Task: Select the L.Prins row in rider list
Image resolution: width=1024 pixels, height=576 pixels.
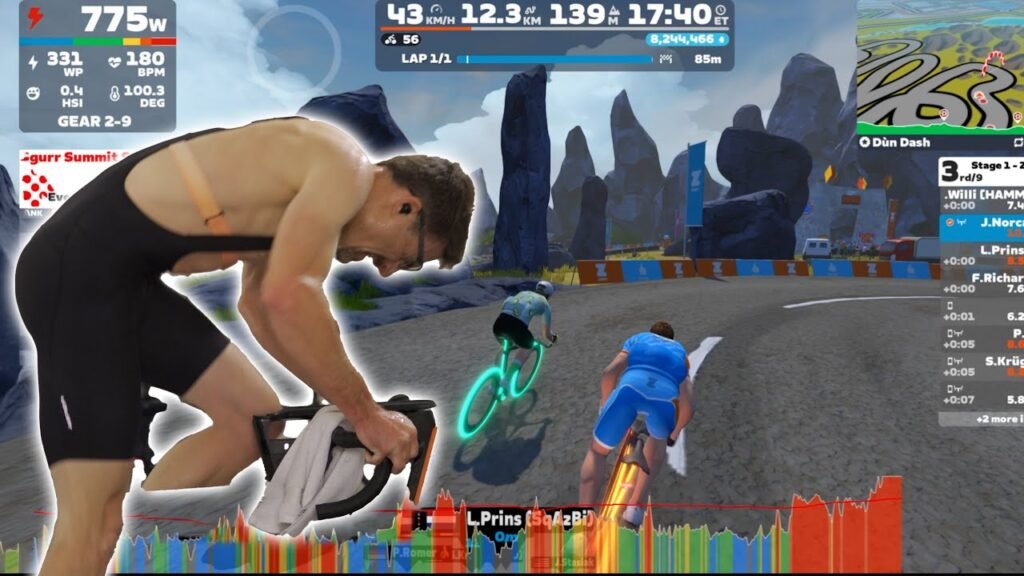Action: click(982, 255)
